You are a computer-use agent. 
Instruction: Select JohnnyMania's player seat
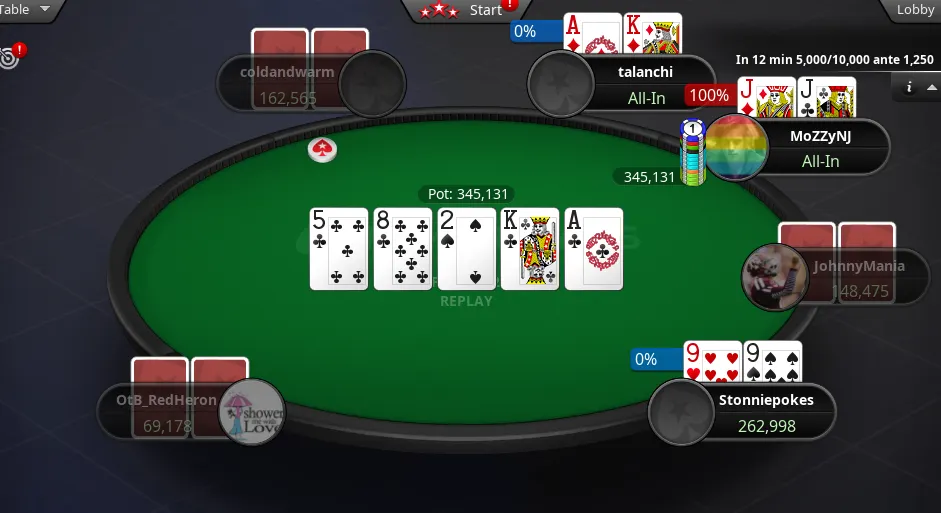(845, 278)
